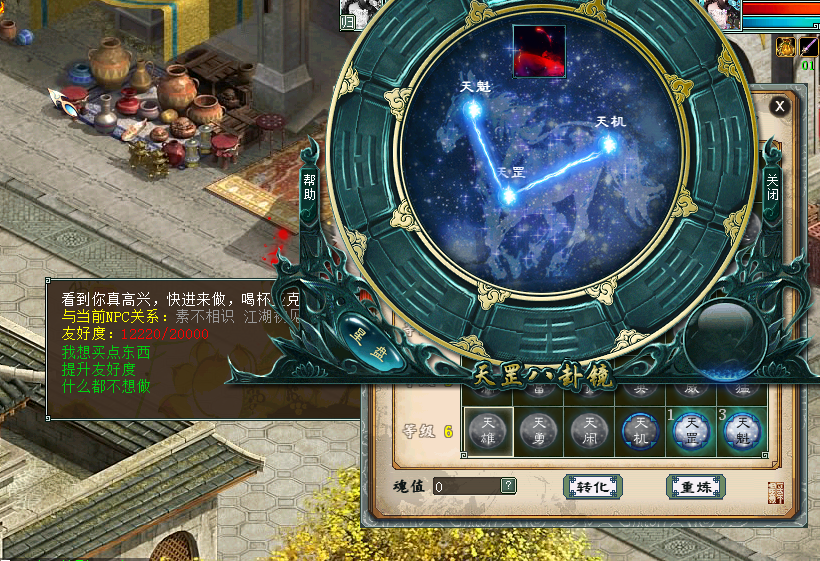Select the 天闲 star orb slot
The height and width of the screenshot is (561, 820).
coord(589,431)
